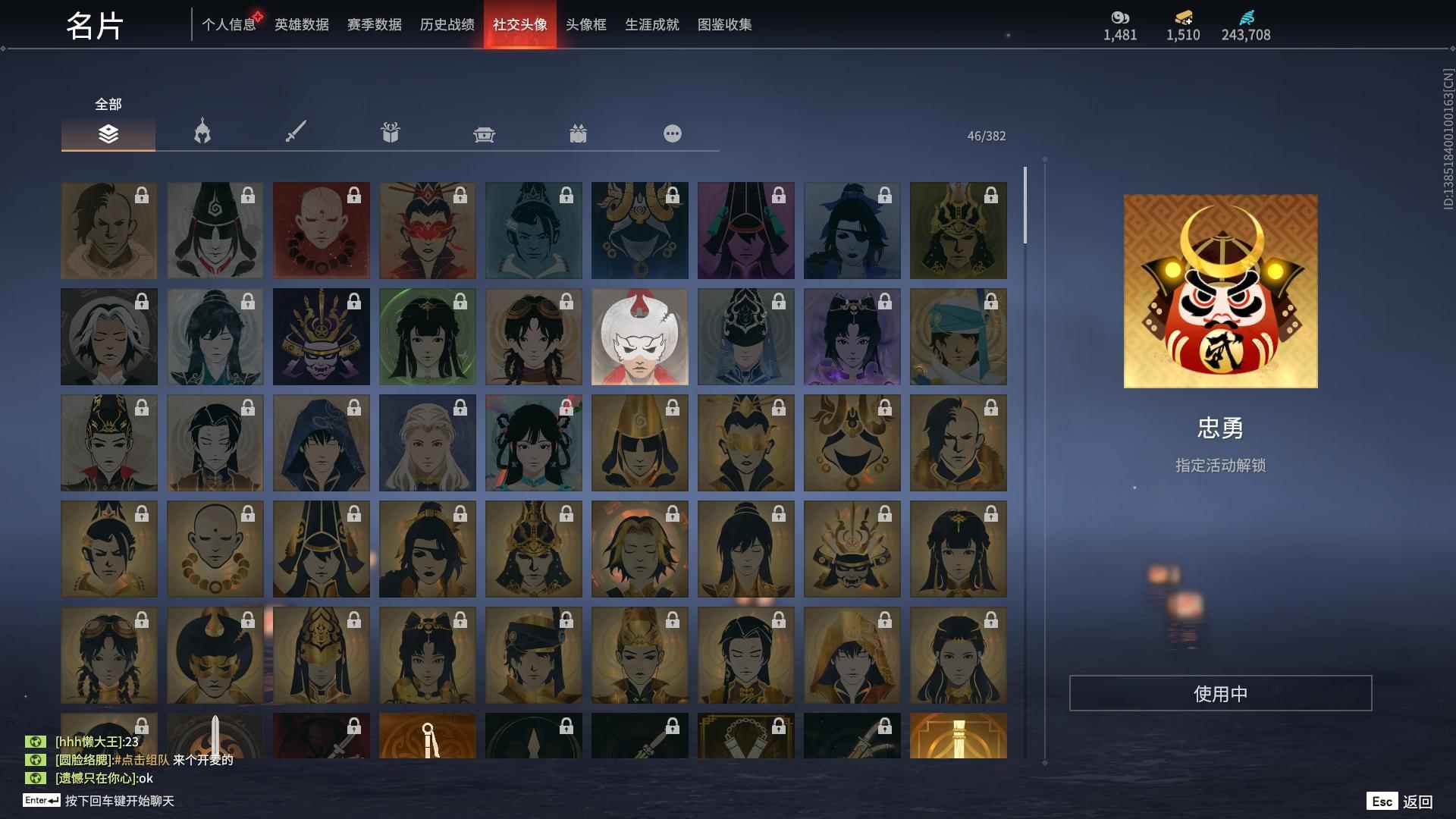The height and width of the screenshot is (819, 1456).
Task: Select the white fox-mask avatar thumbnail
Action: point(639,336)
